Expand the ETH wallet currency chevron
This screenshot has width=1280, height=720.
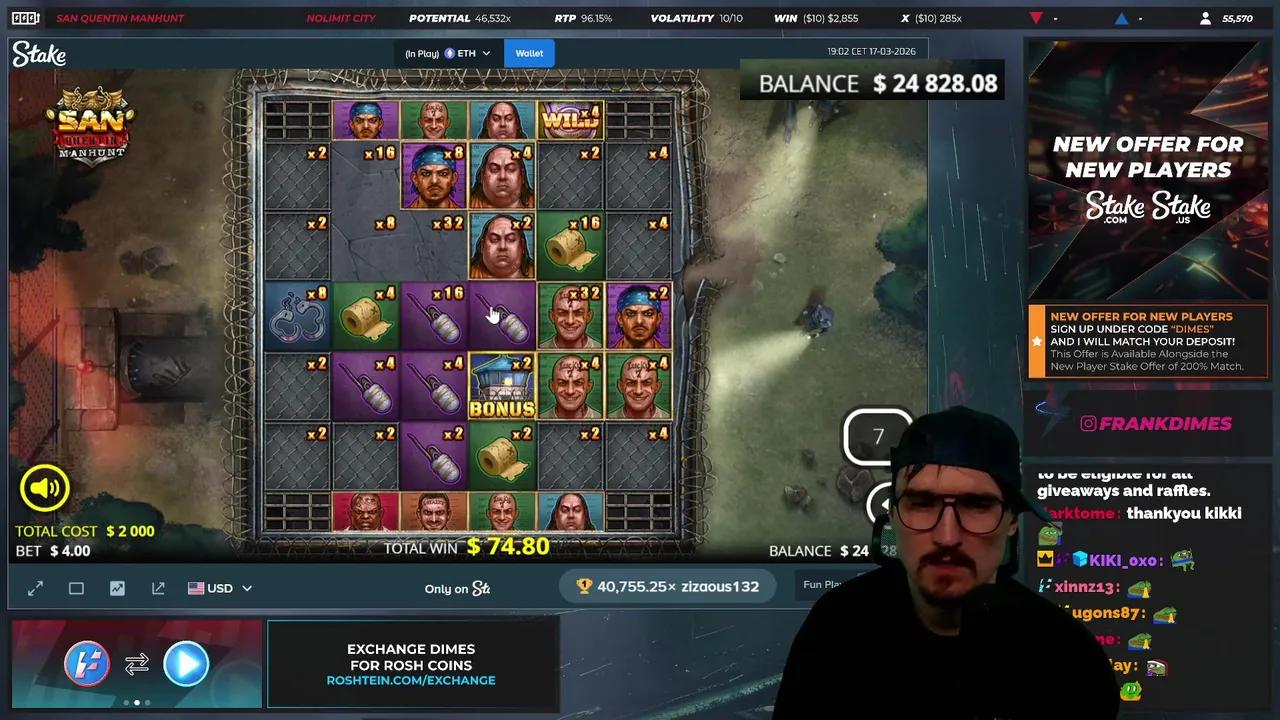[487, 53]
